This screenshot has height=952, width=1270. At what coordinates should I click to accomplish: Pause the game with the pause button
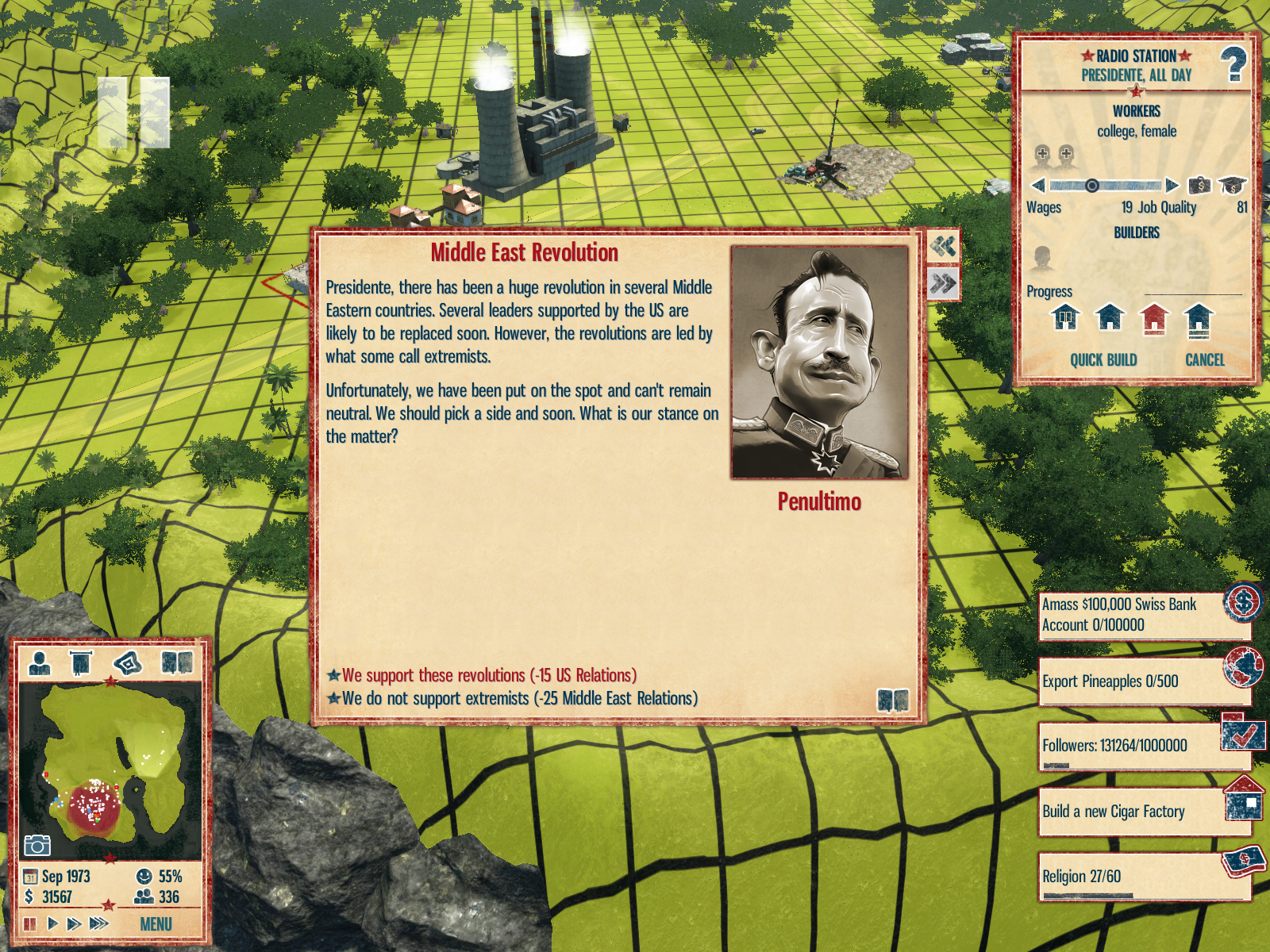30,923
